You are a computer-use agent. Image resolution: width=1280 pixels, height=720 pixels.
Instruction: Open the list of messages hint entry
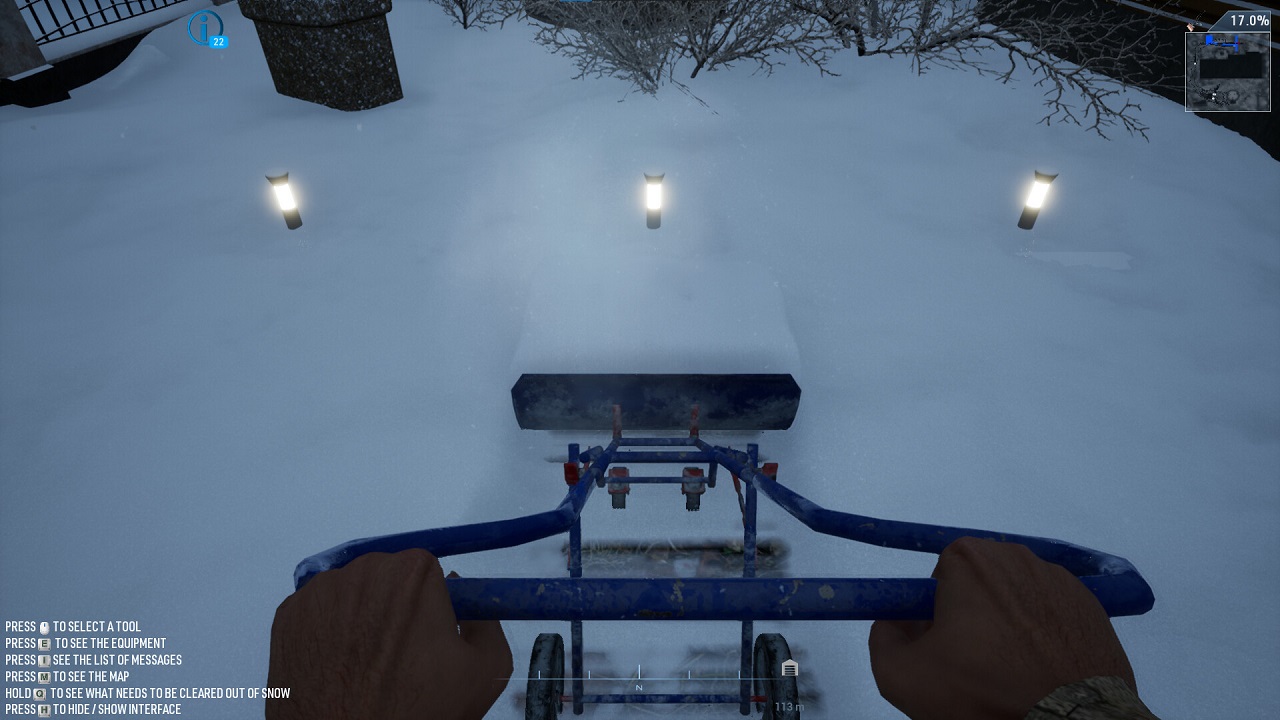(95, 660)
